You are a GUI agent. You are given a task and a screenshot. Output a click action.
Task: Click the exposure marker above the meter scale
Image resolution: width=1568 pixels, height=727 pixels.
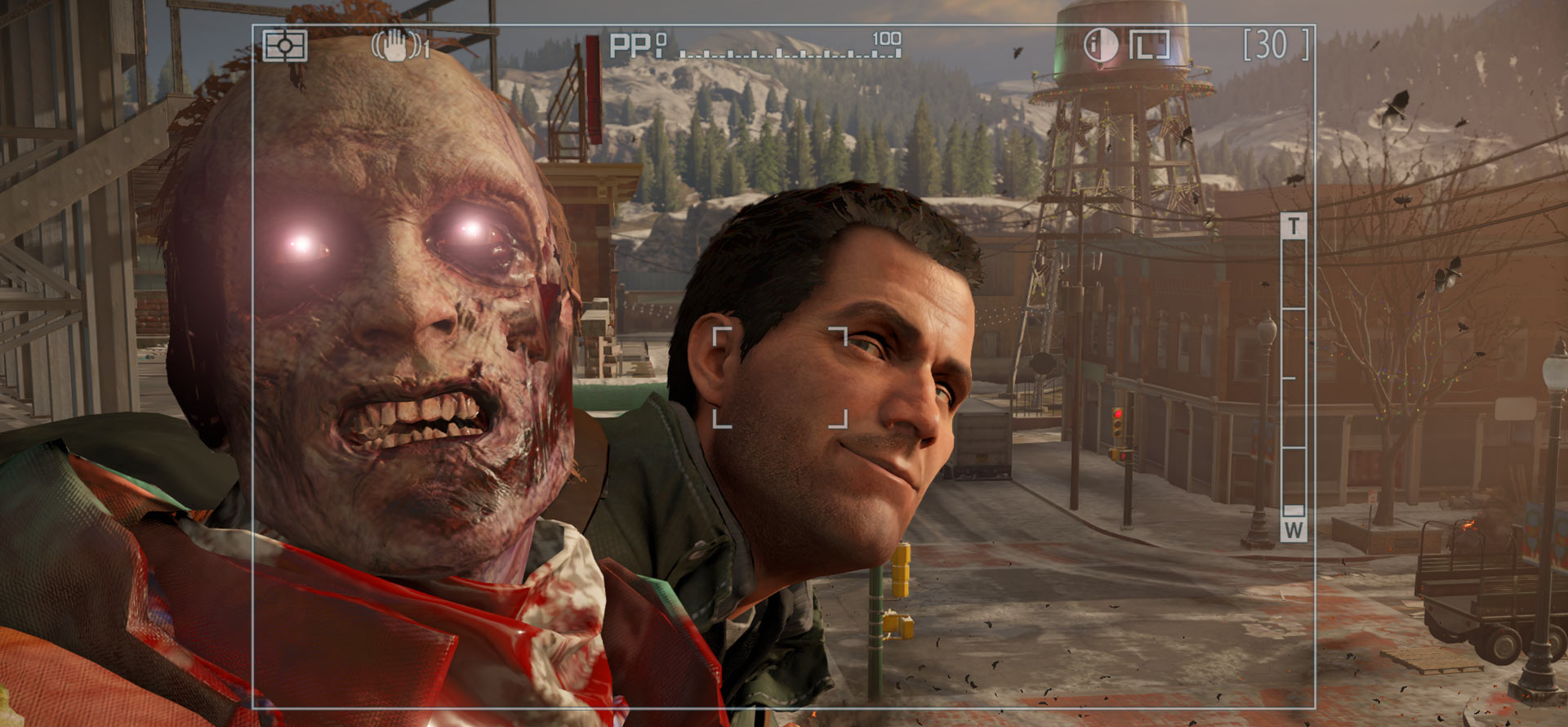[x=662, y=39]
